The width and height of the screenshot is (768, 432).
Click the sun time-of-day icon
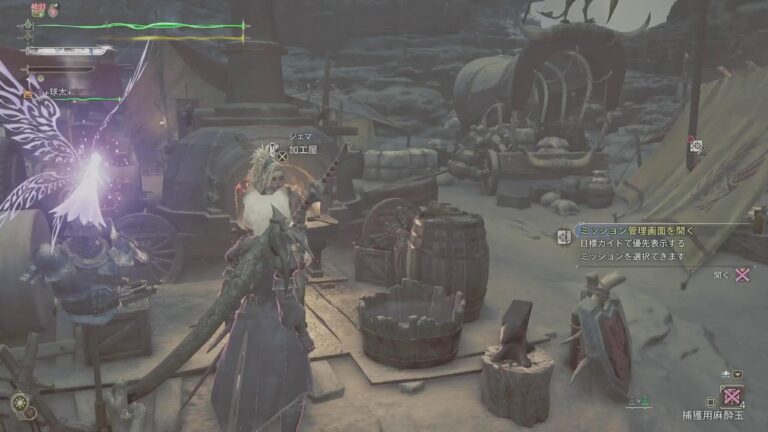(x=18, y=402)
